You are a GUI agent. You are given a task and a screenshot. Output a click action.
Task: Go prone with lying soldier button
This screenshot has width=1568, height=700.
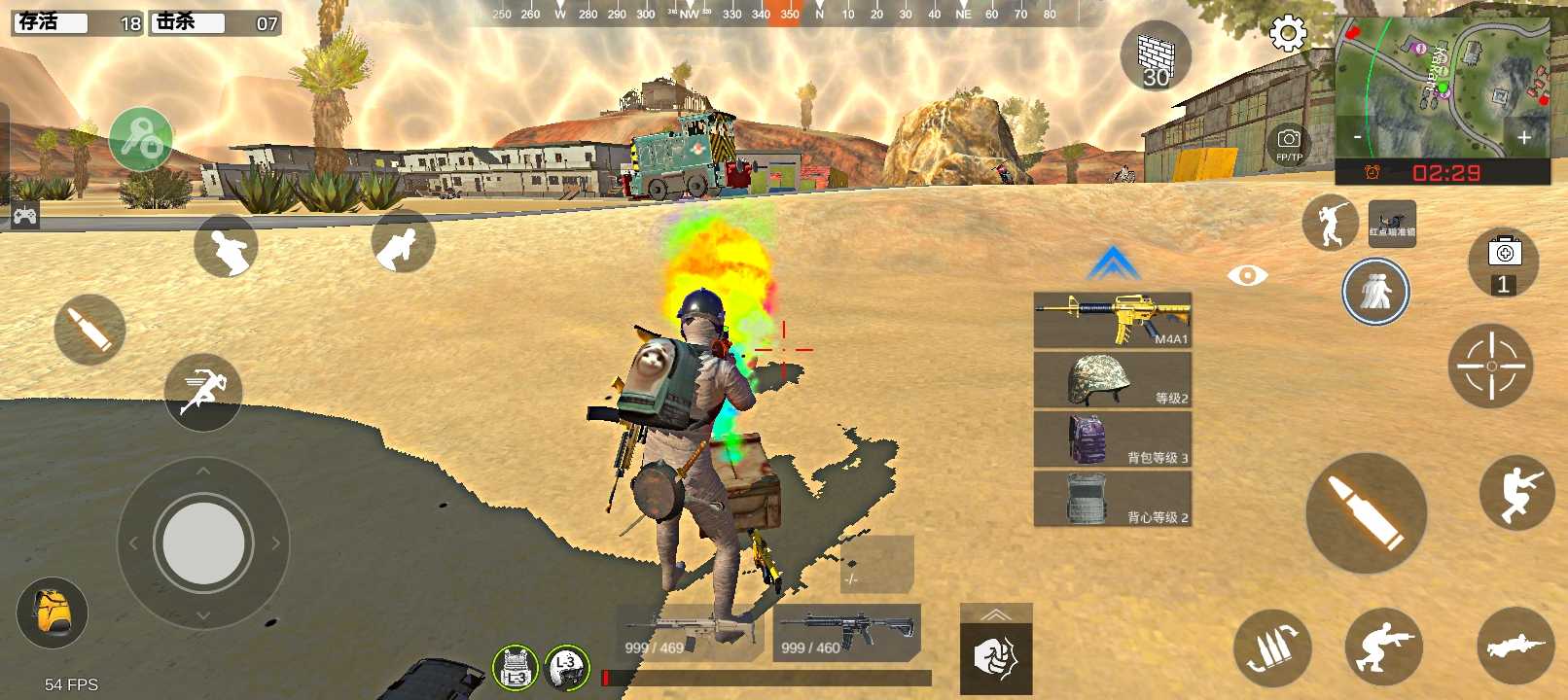tap(1515, 646)
